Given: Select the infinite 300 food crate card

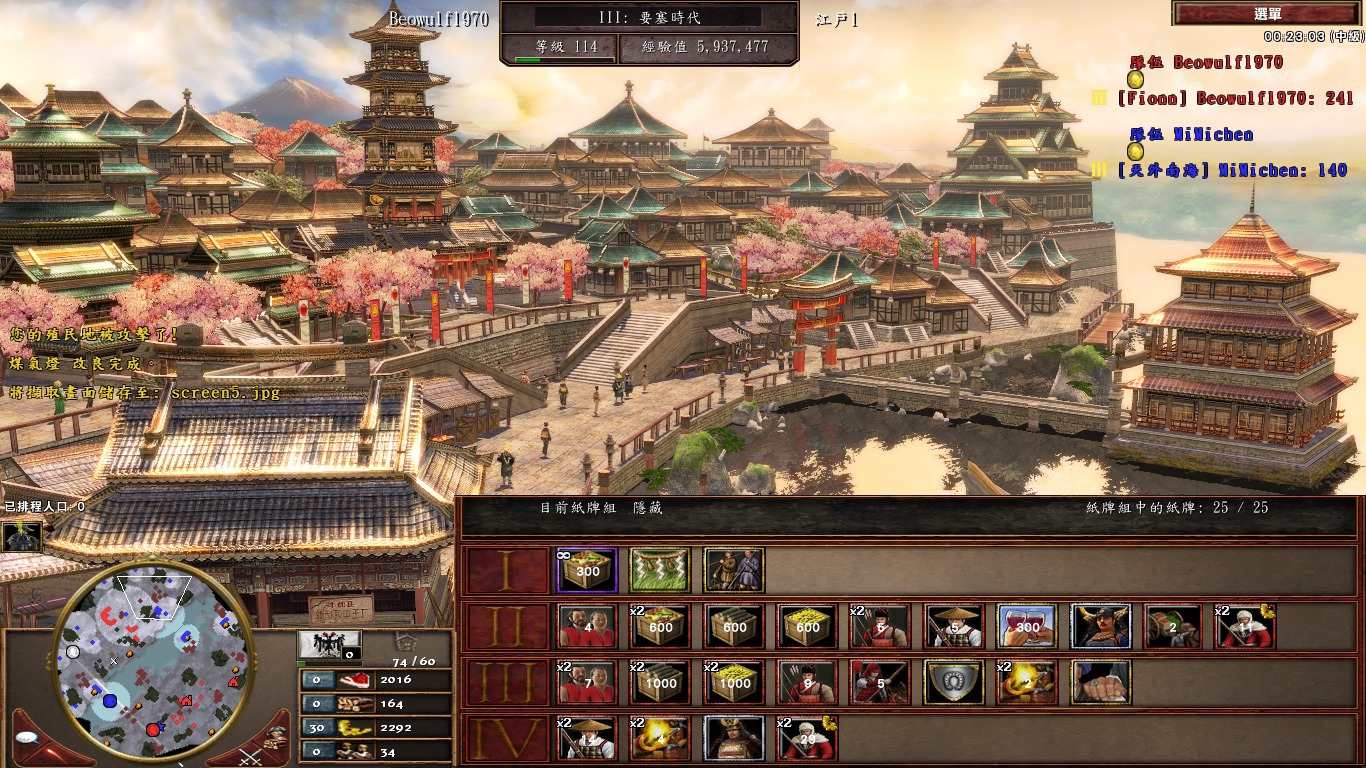Looking at the screenshot, I should (x=587, y=570).
